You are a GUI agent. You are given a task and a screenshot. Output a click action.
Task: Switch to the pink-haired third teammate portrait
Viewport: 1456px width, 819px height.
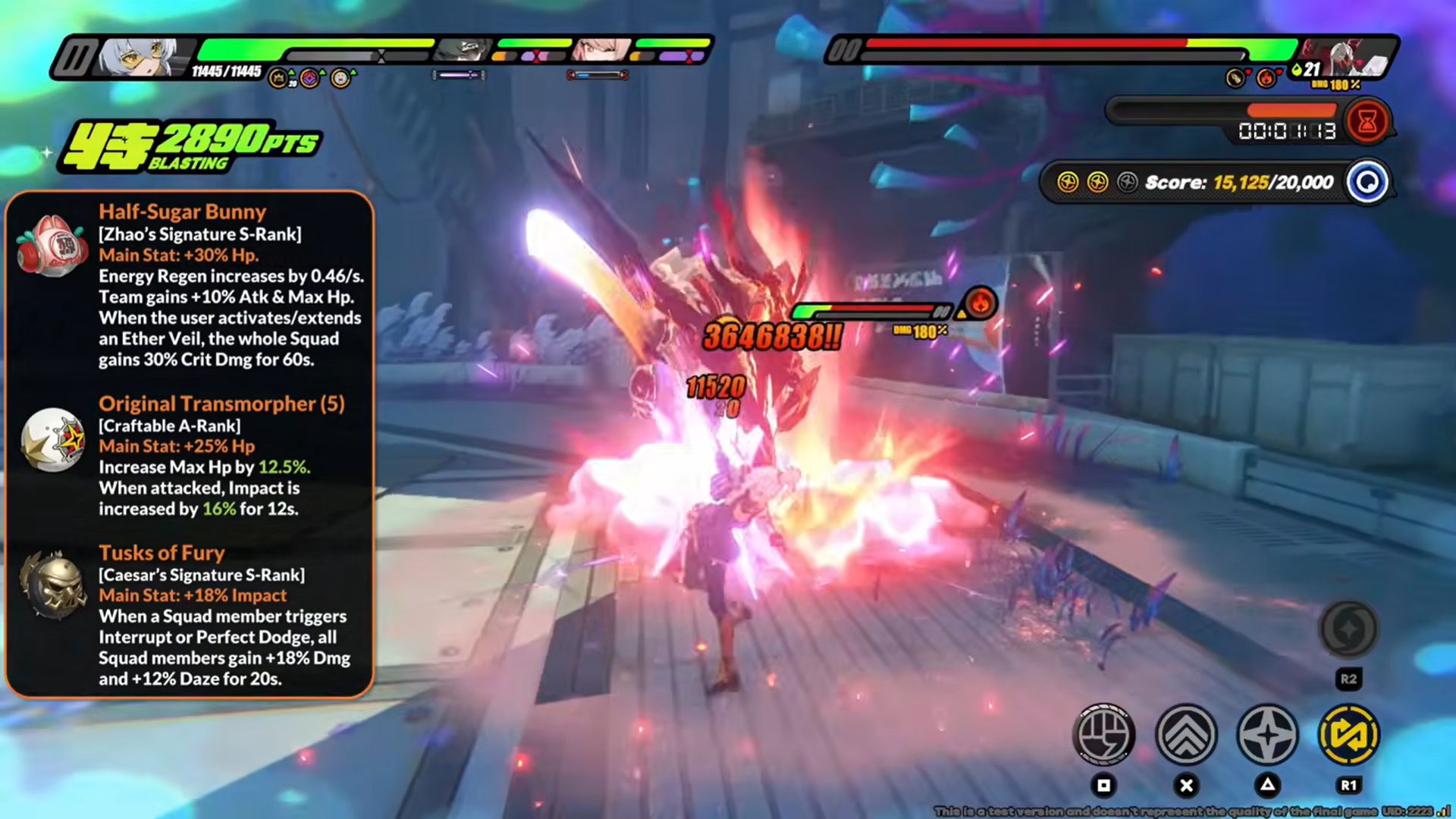(603, 51)
